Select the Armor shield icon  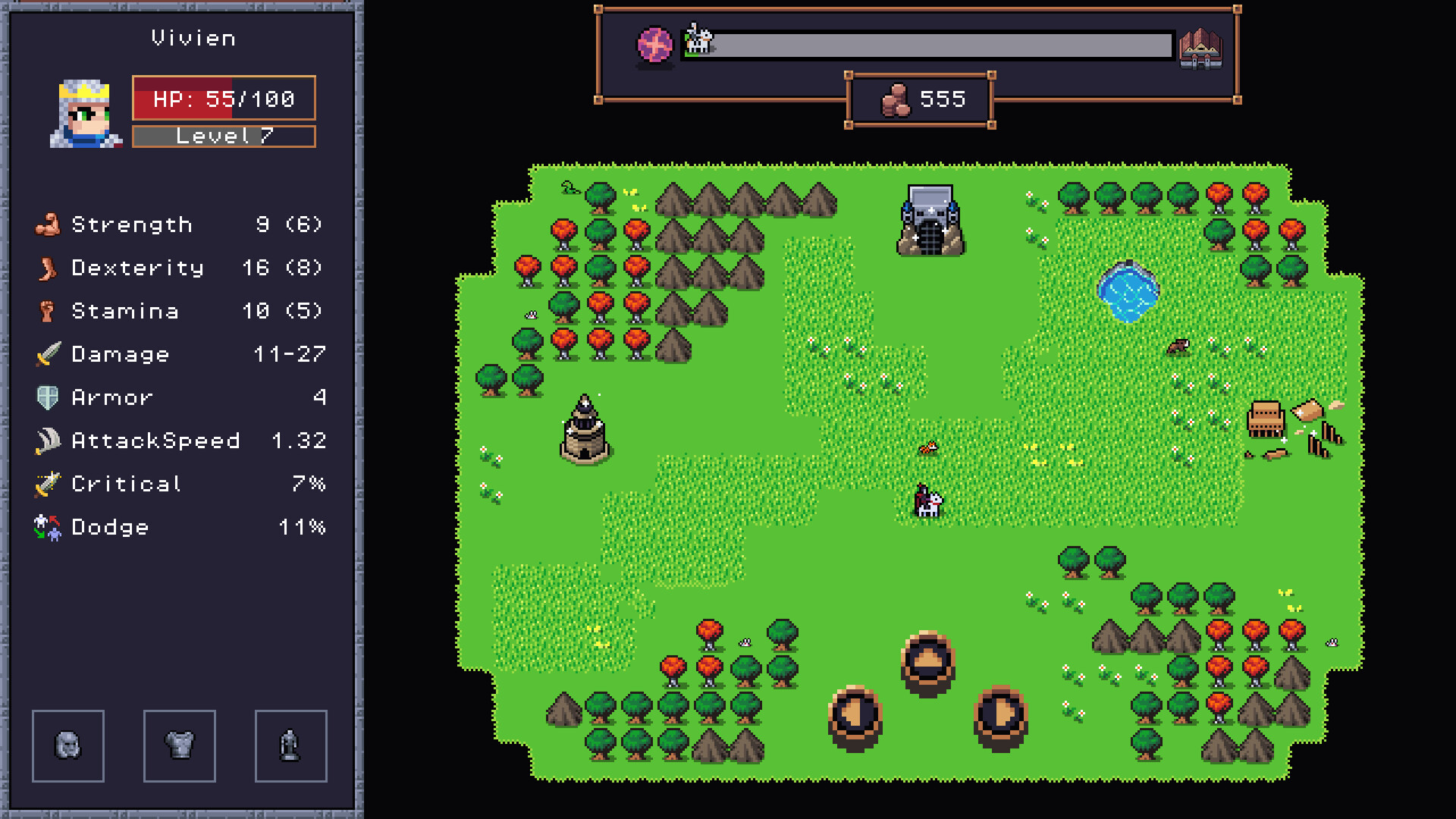point(47,397)
